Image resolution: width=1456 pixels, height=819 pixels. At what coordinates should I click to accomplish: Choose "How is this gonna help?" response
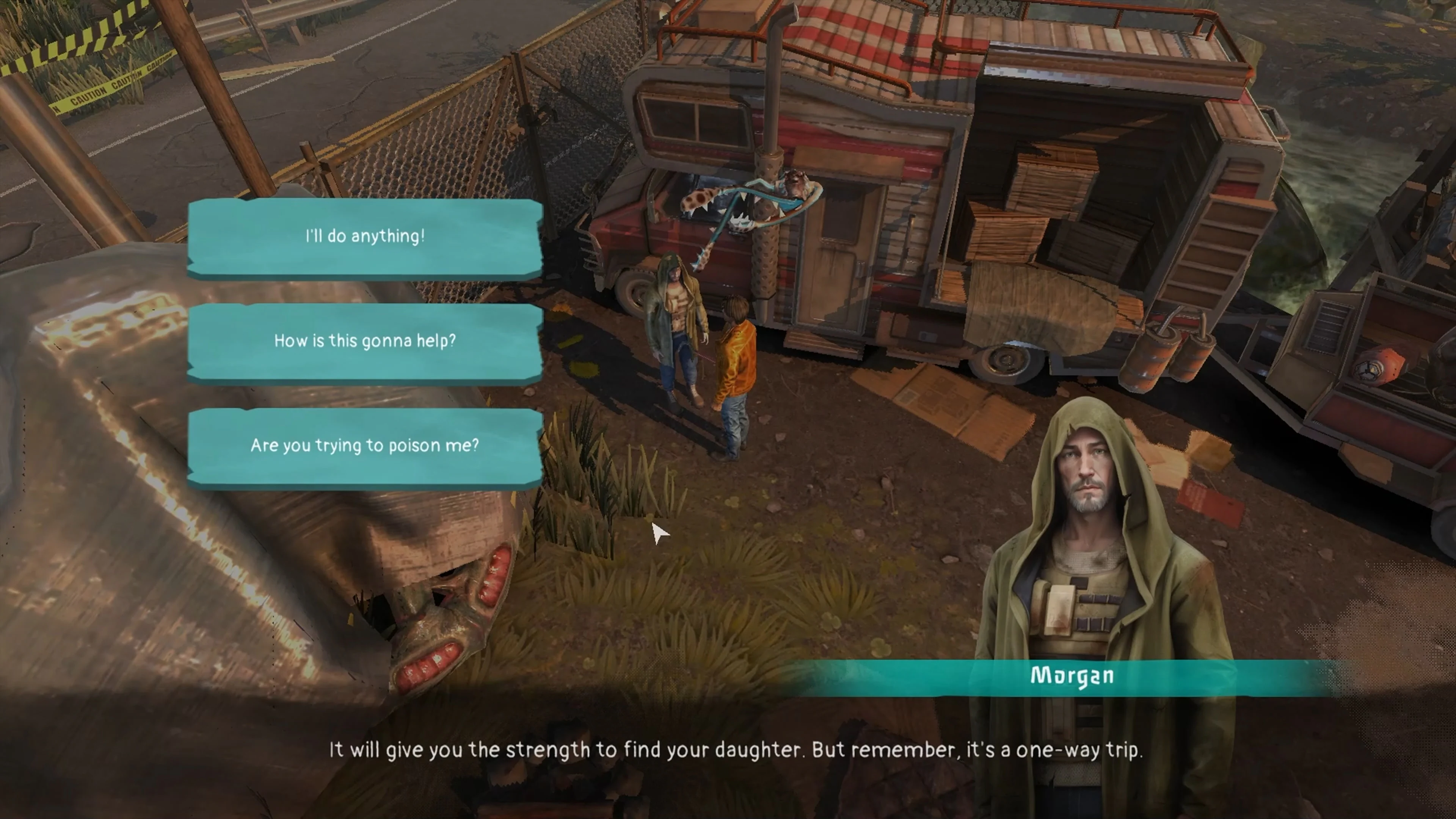pos(364,340)
